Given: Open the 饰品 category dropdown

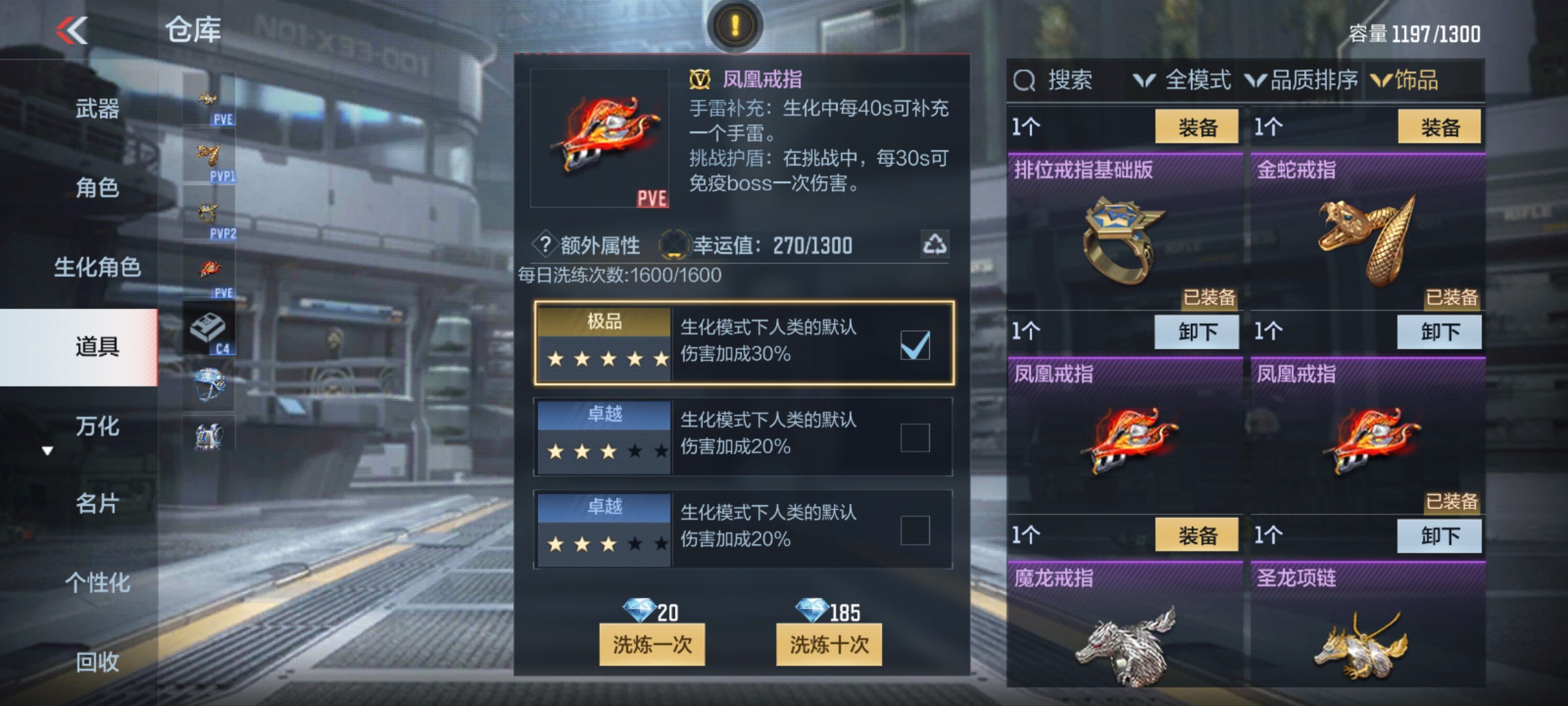Looking at the screenshot, I should tap(1416, 80).
